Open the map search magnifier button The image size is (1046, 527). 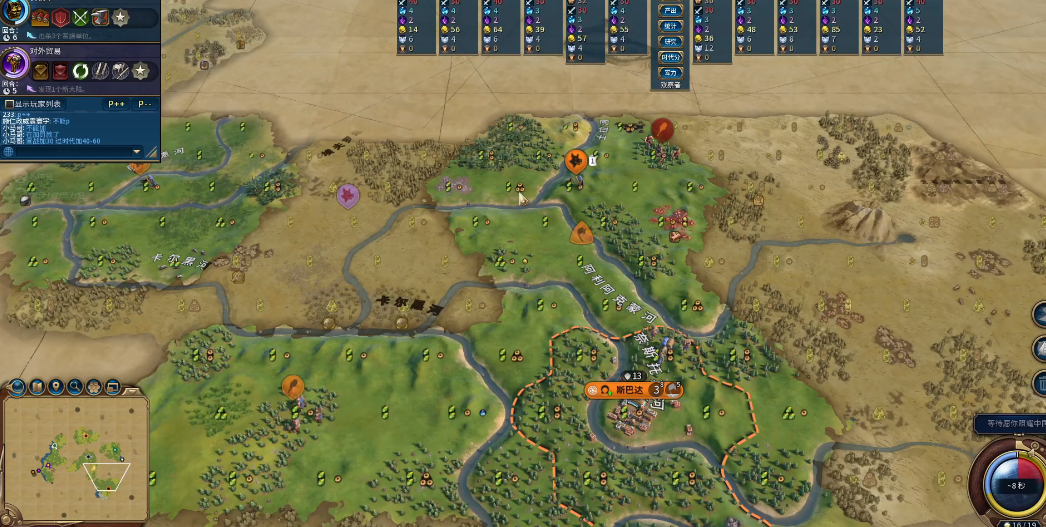coord(74,387)
